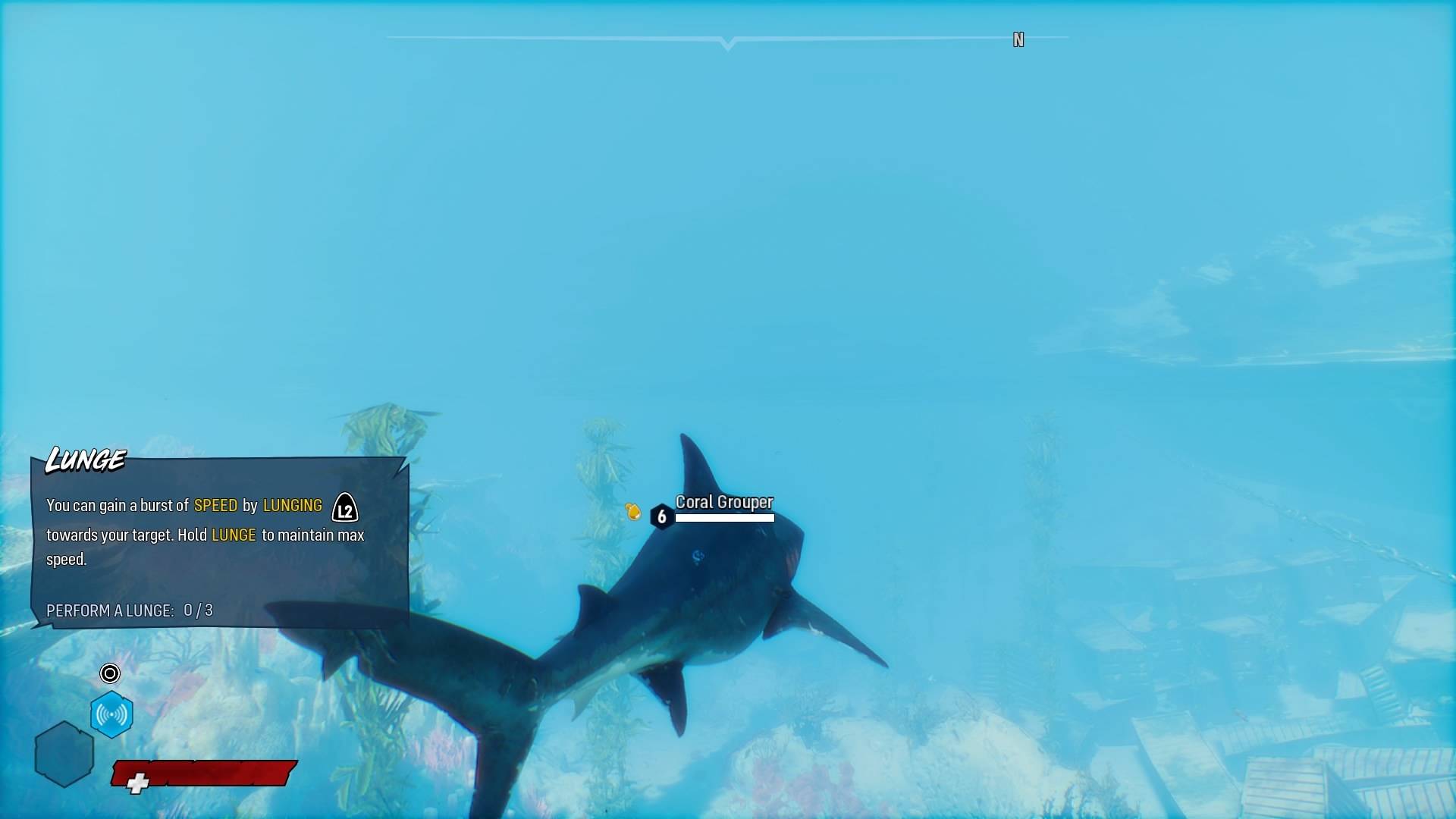The height and width of the screenshot is (819, 1456).
Task: Click the empty dark hexagon ability slot
Action: pos(64,754)
